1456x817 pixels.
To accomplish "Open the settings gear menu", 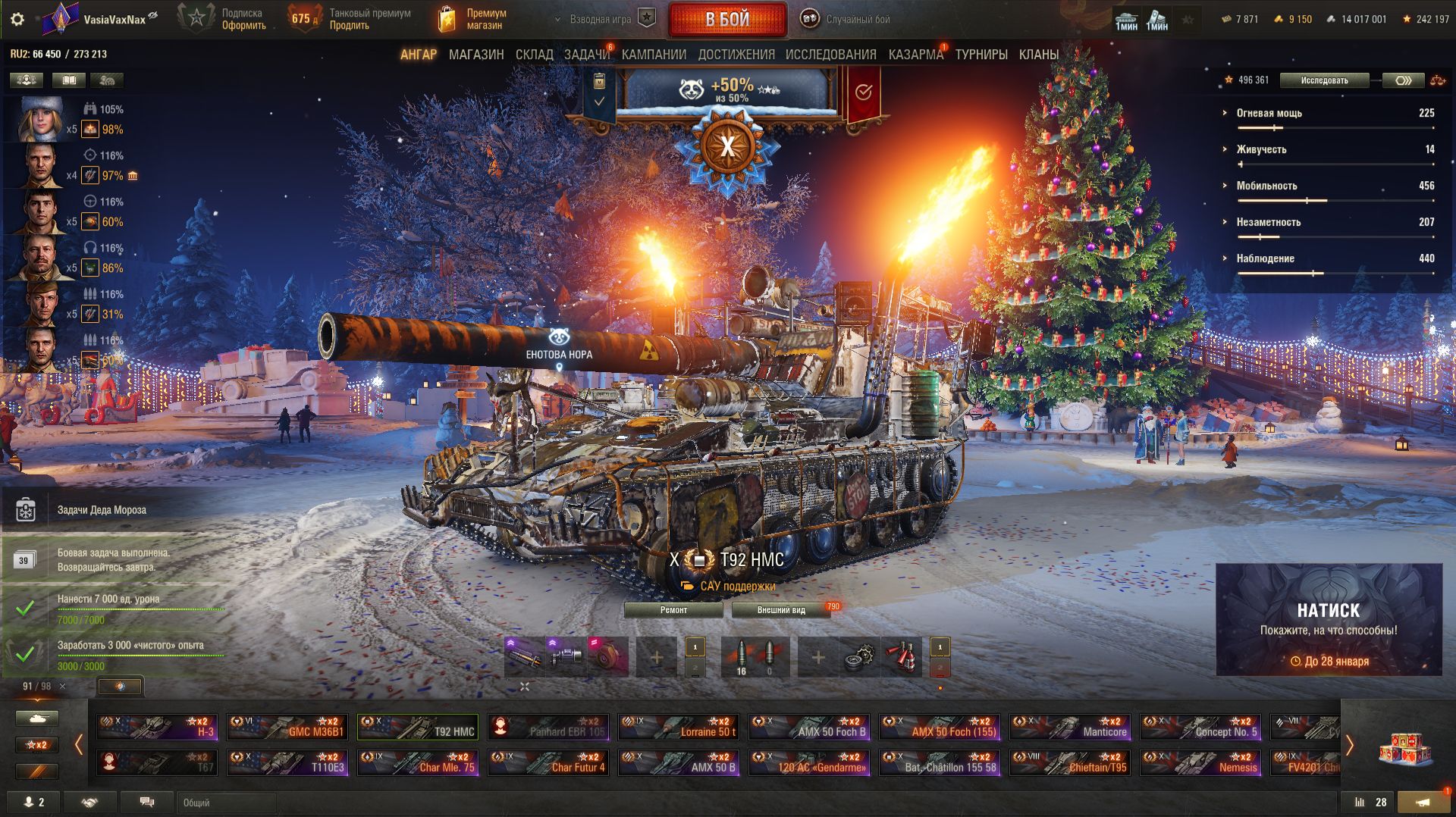I will (x=17, y=19).
